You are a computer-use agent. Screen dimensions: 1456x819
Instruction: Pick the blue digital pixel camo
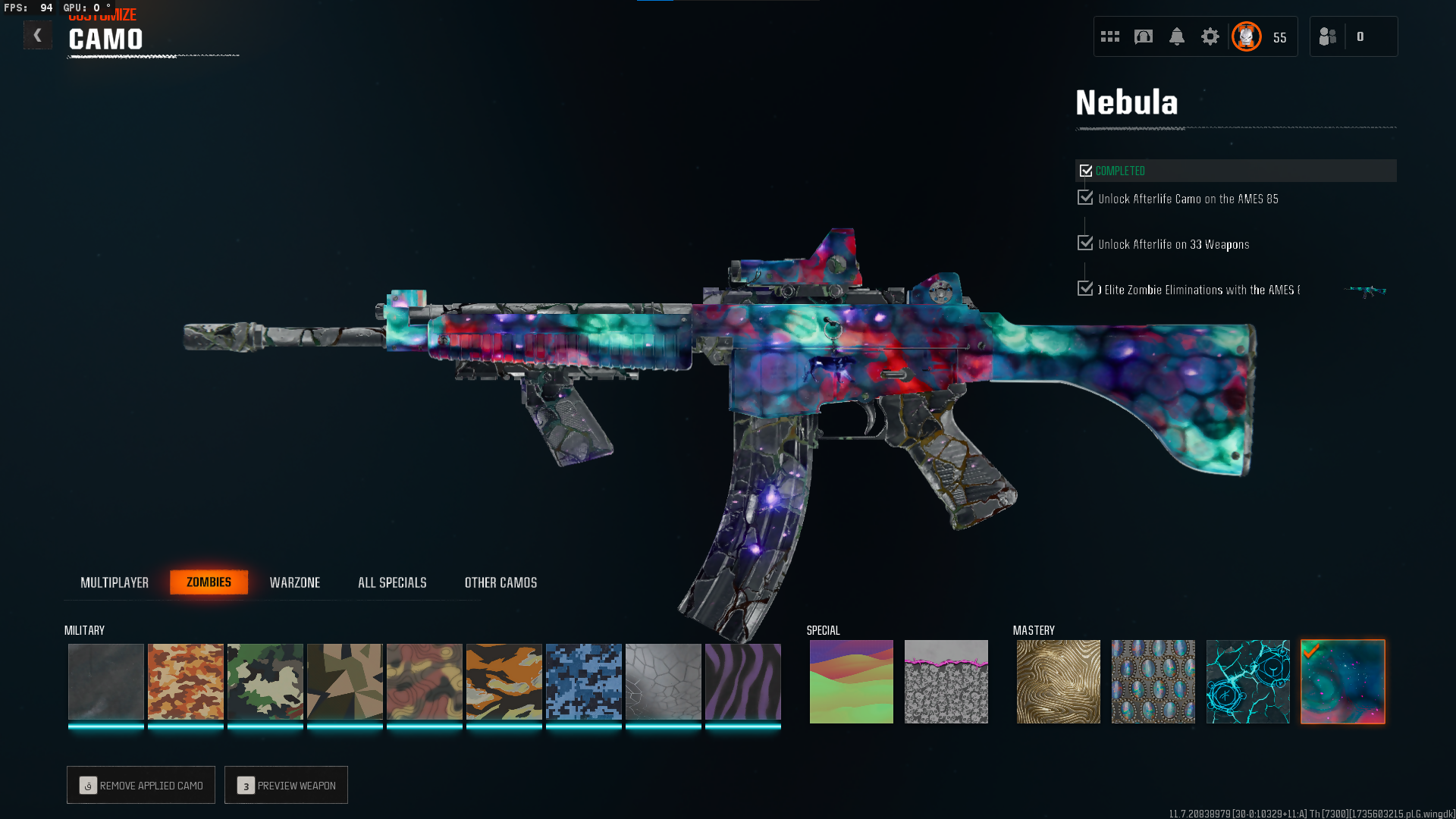[x=584, y=682]
